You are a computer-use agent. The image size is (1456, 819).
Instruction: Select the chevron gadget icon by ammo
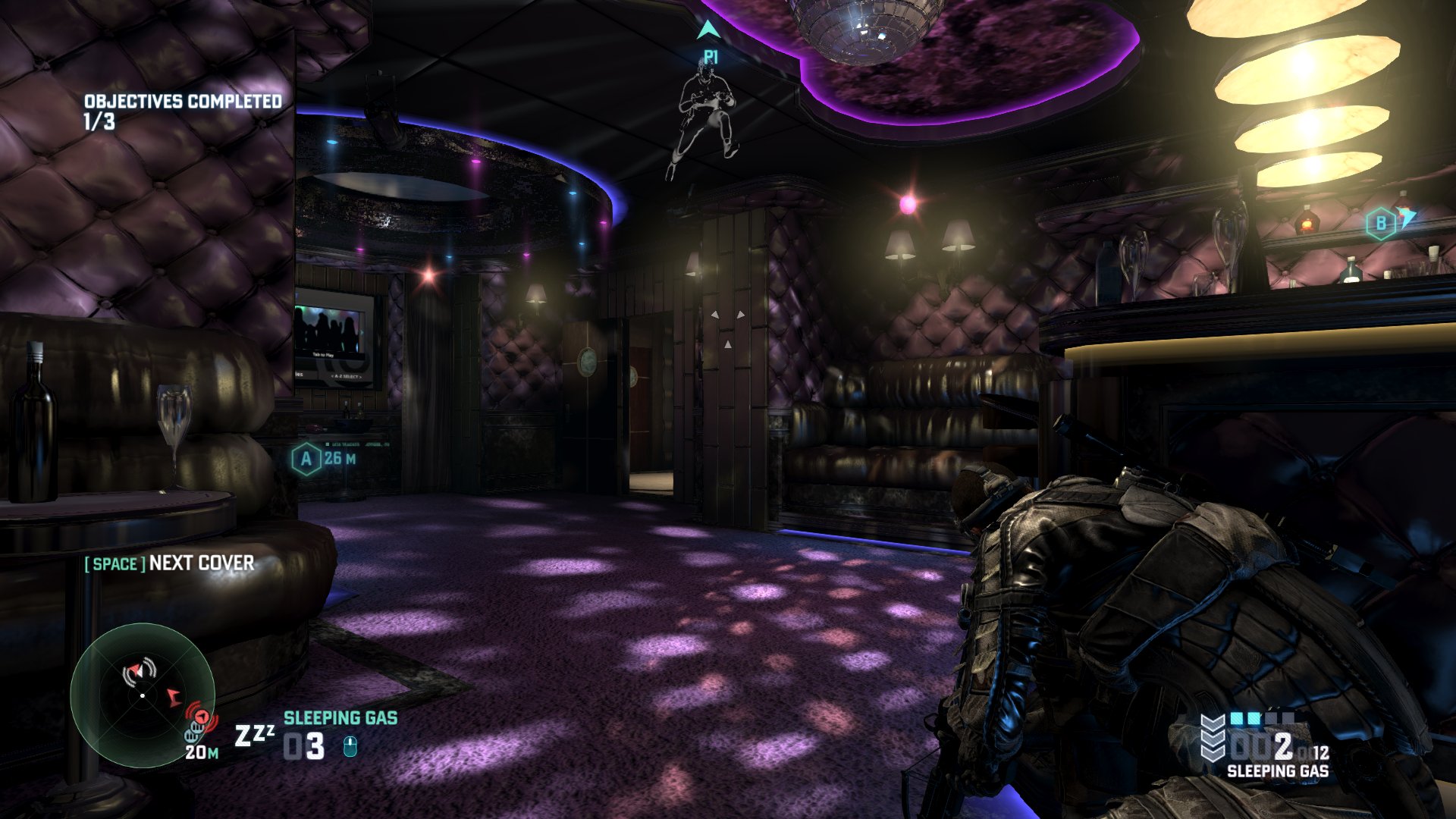click(1213, 737)
